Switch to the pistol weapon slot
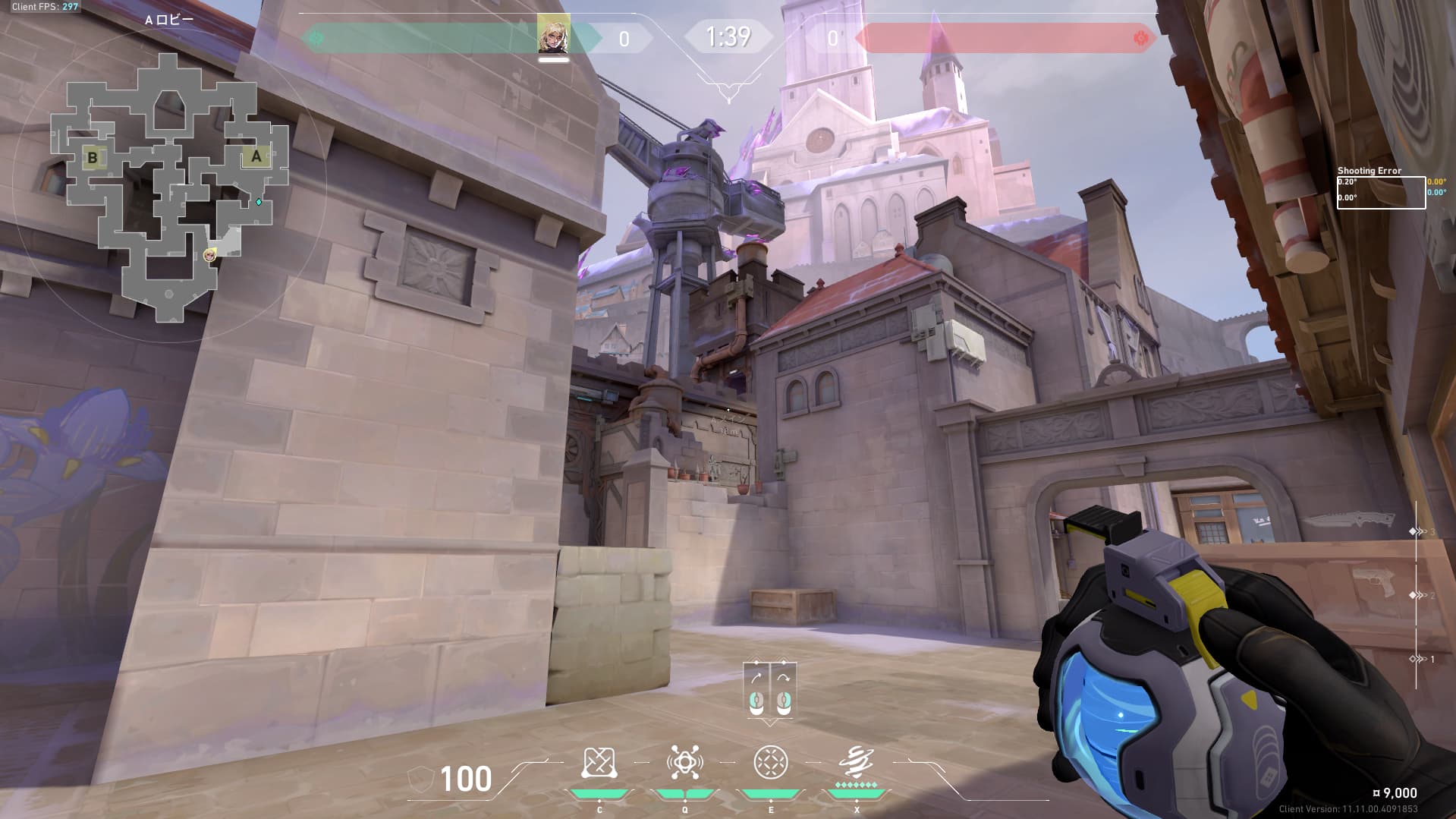The height and width of the screenshot is (819, 1456). pos(1373,583)
